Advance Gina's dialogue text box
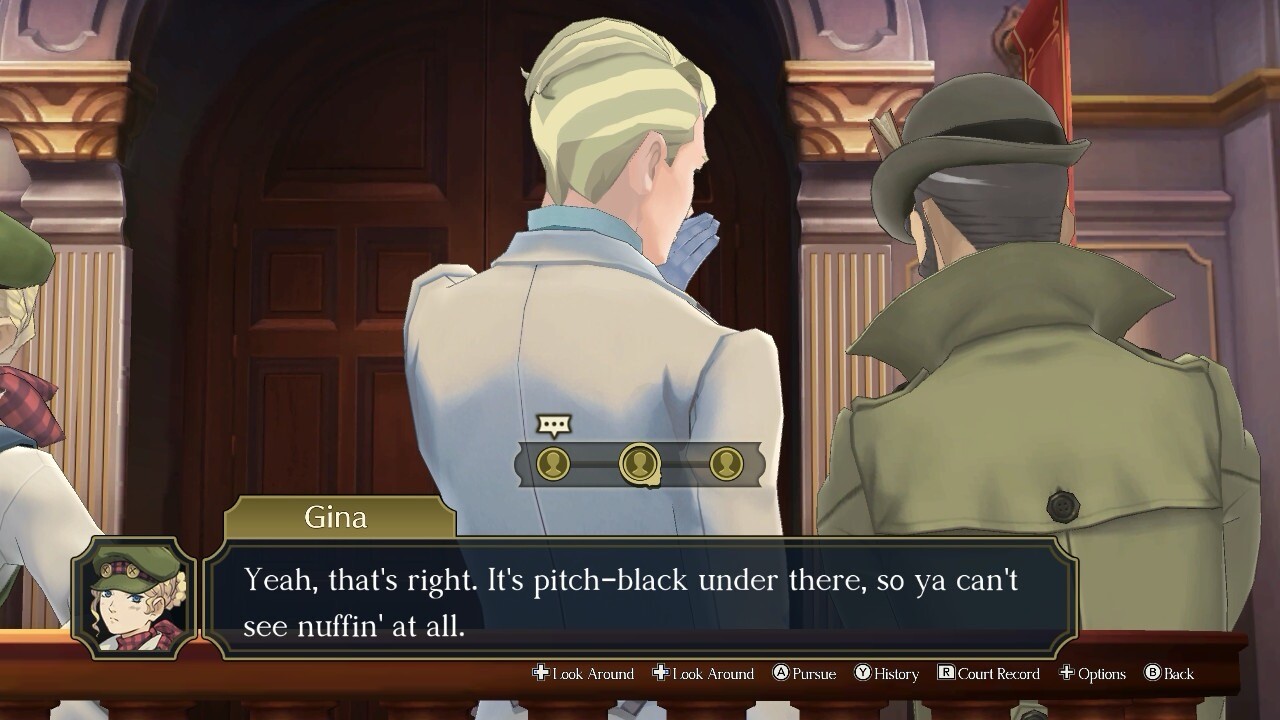The image size is (1280, 720). coord(640,598)
